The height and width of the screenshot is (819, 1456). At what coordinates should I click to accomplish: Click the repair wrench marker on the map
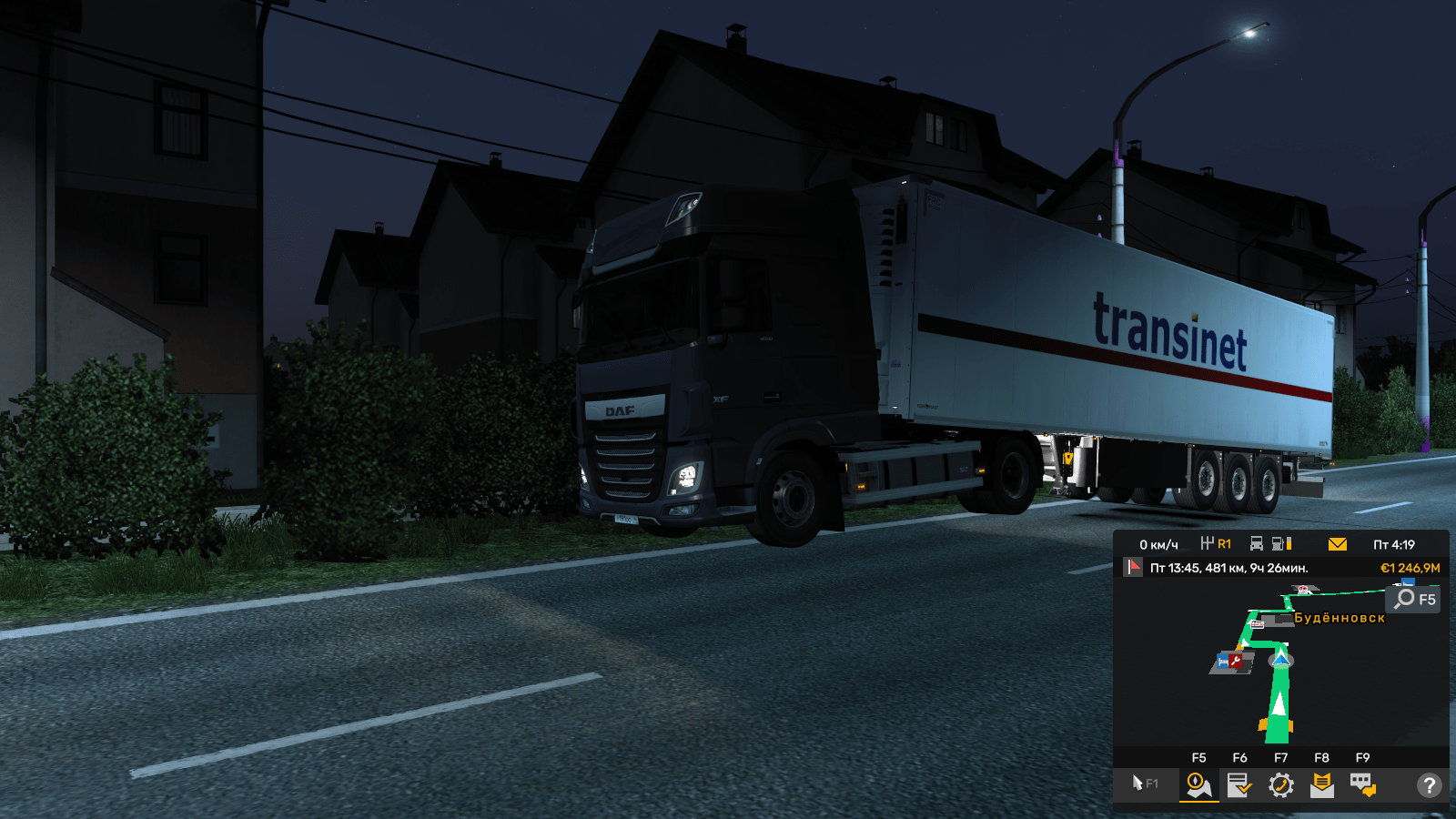click(x=1236, y=661)
